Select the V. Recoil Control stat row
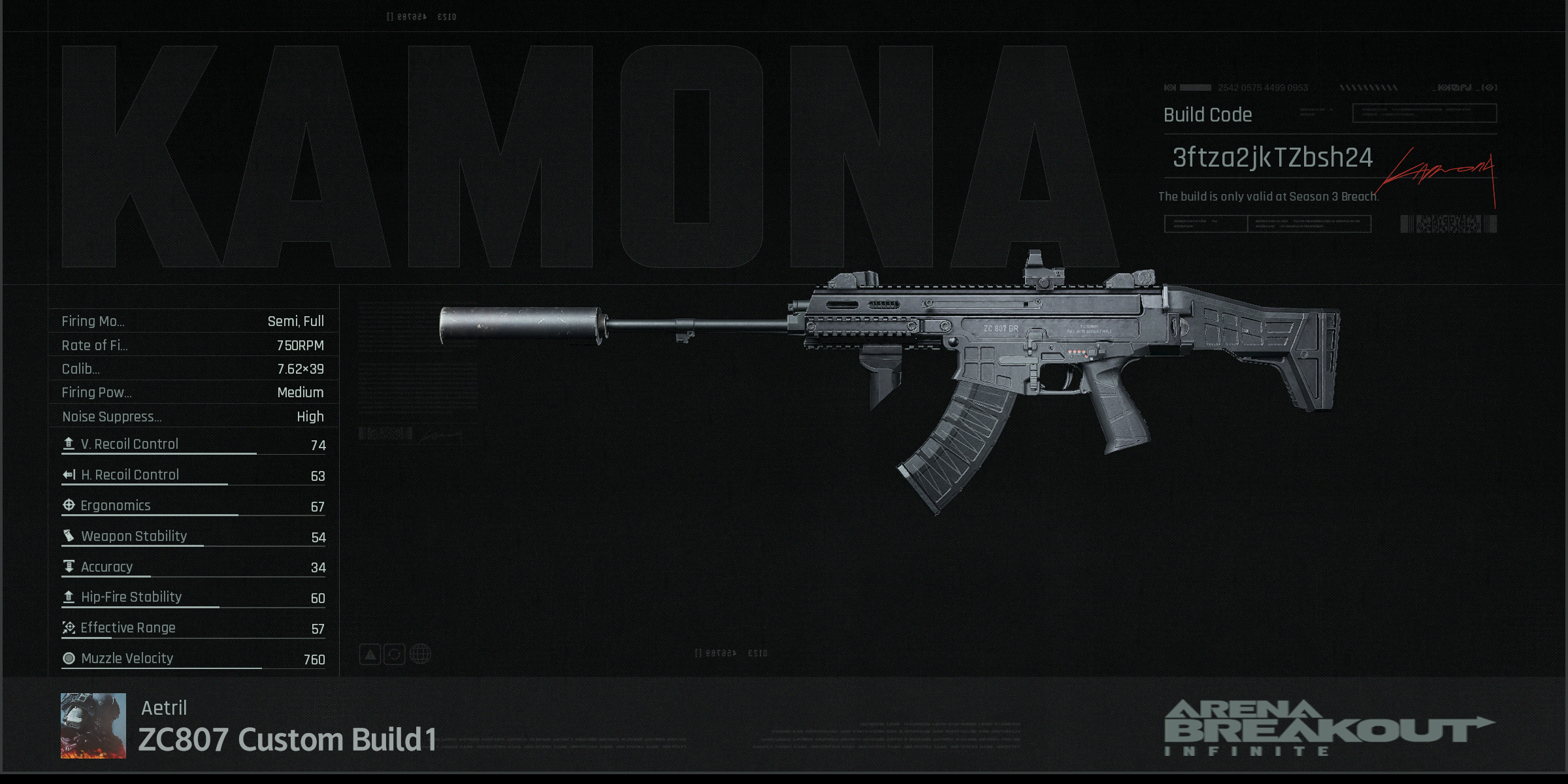This screenshot has height=784, width=1568. pyautogui.click(x=193, y=444)
